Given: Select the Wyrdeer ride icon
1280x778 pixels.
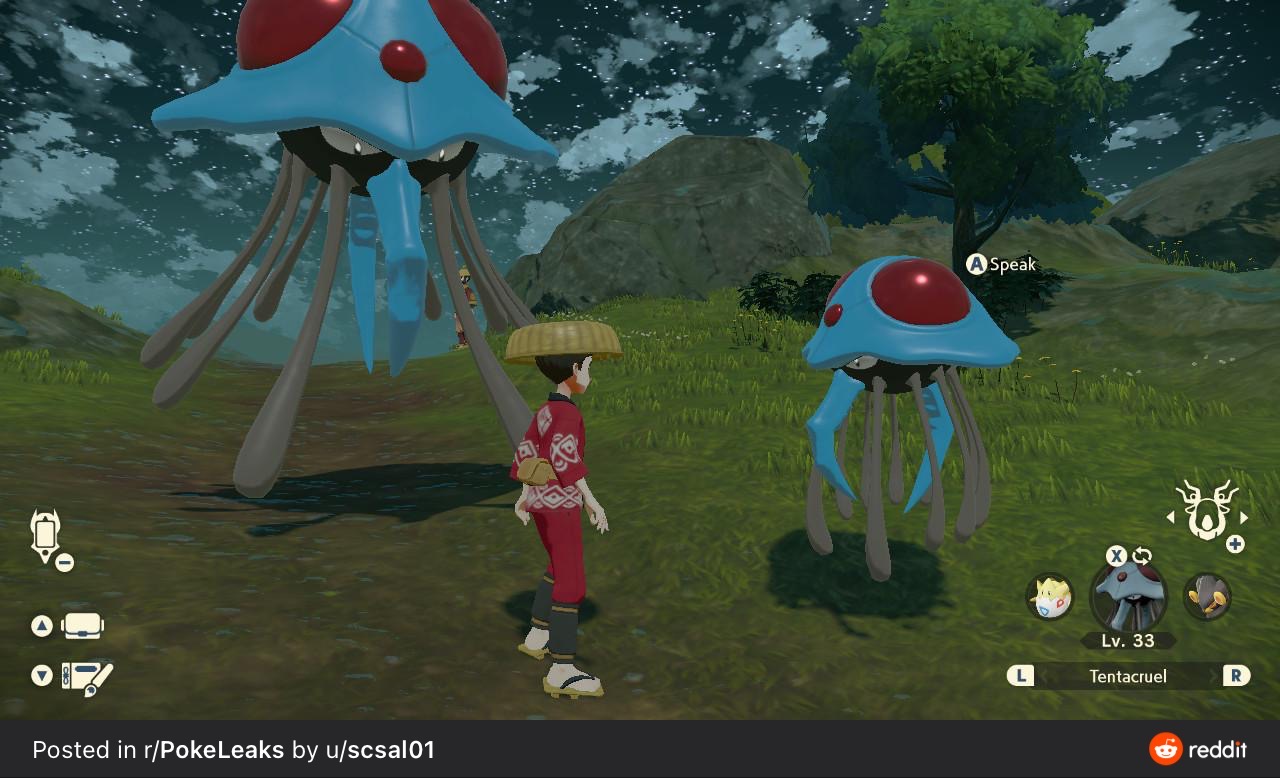Looking at the screenshot, I should point(1206,510).
